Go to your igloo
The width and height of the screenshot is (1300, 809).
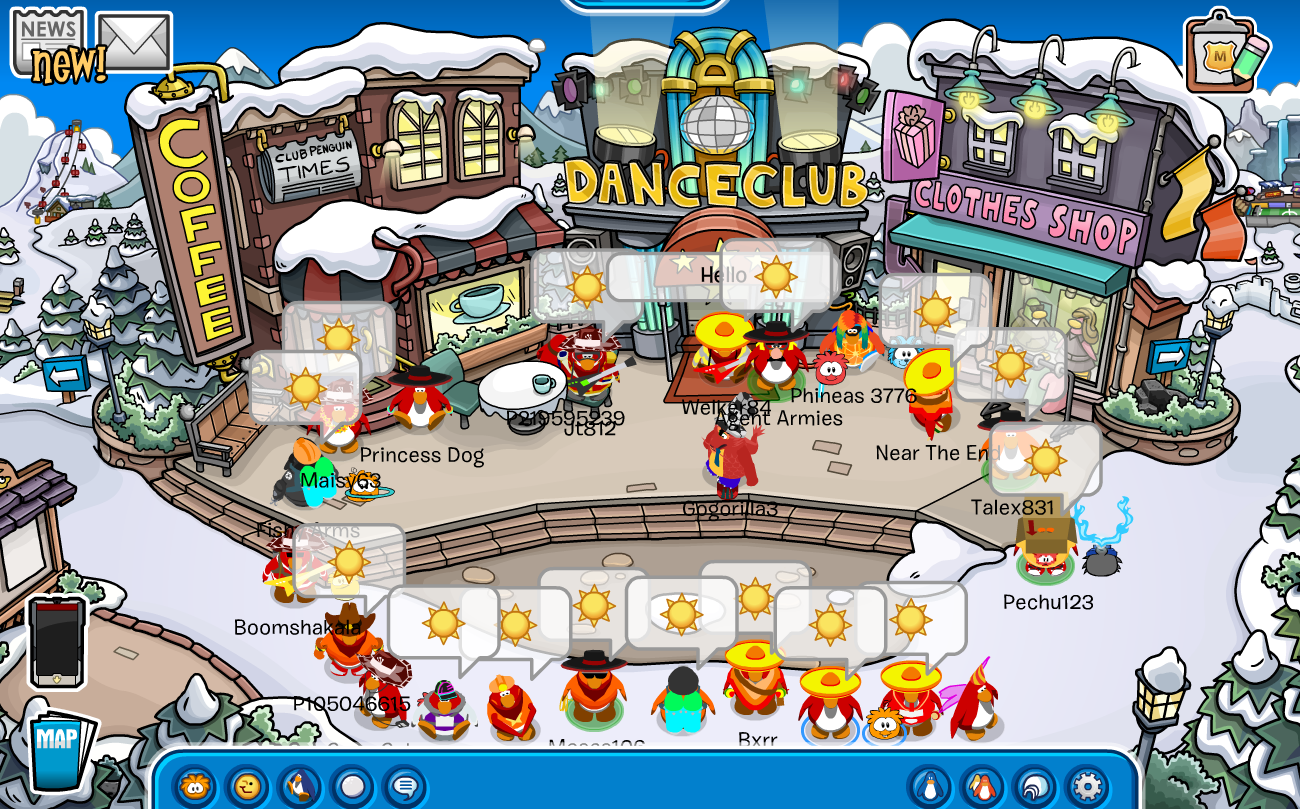[1033, 786]
